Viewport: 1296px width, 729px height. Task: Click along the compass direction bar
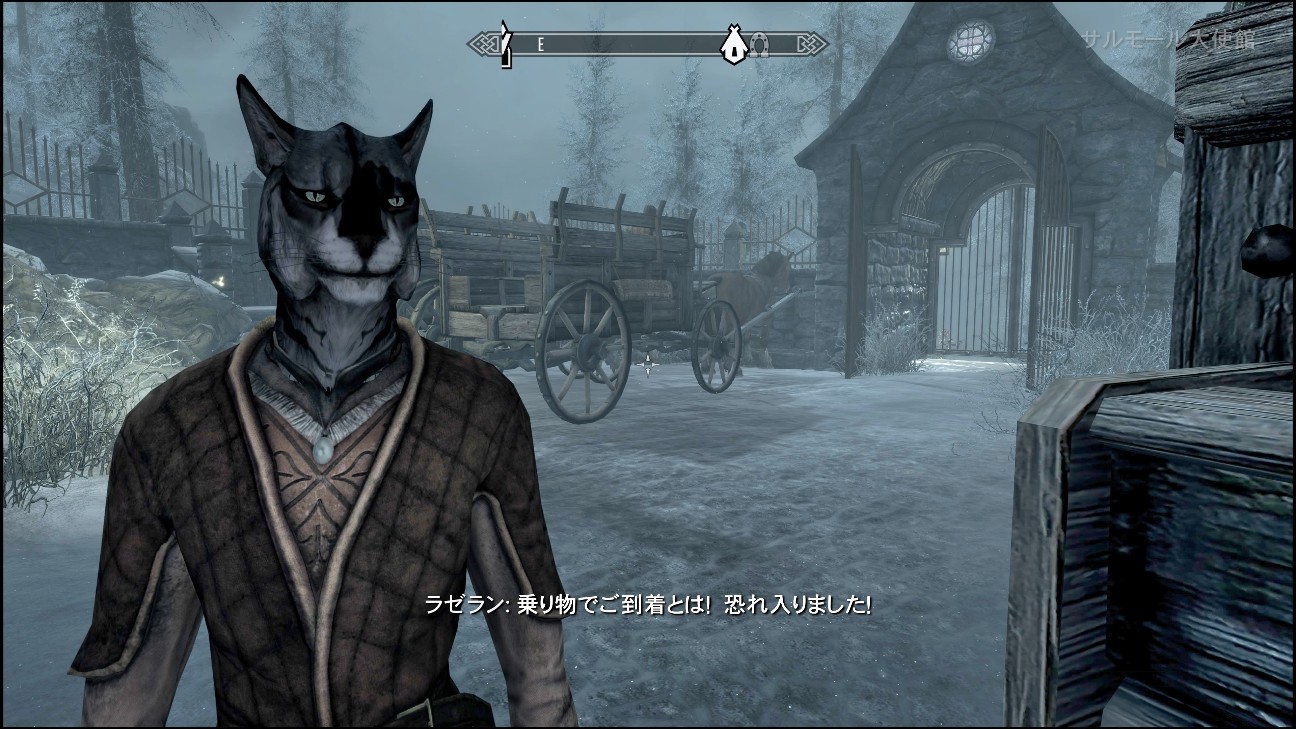640,42
